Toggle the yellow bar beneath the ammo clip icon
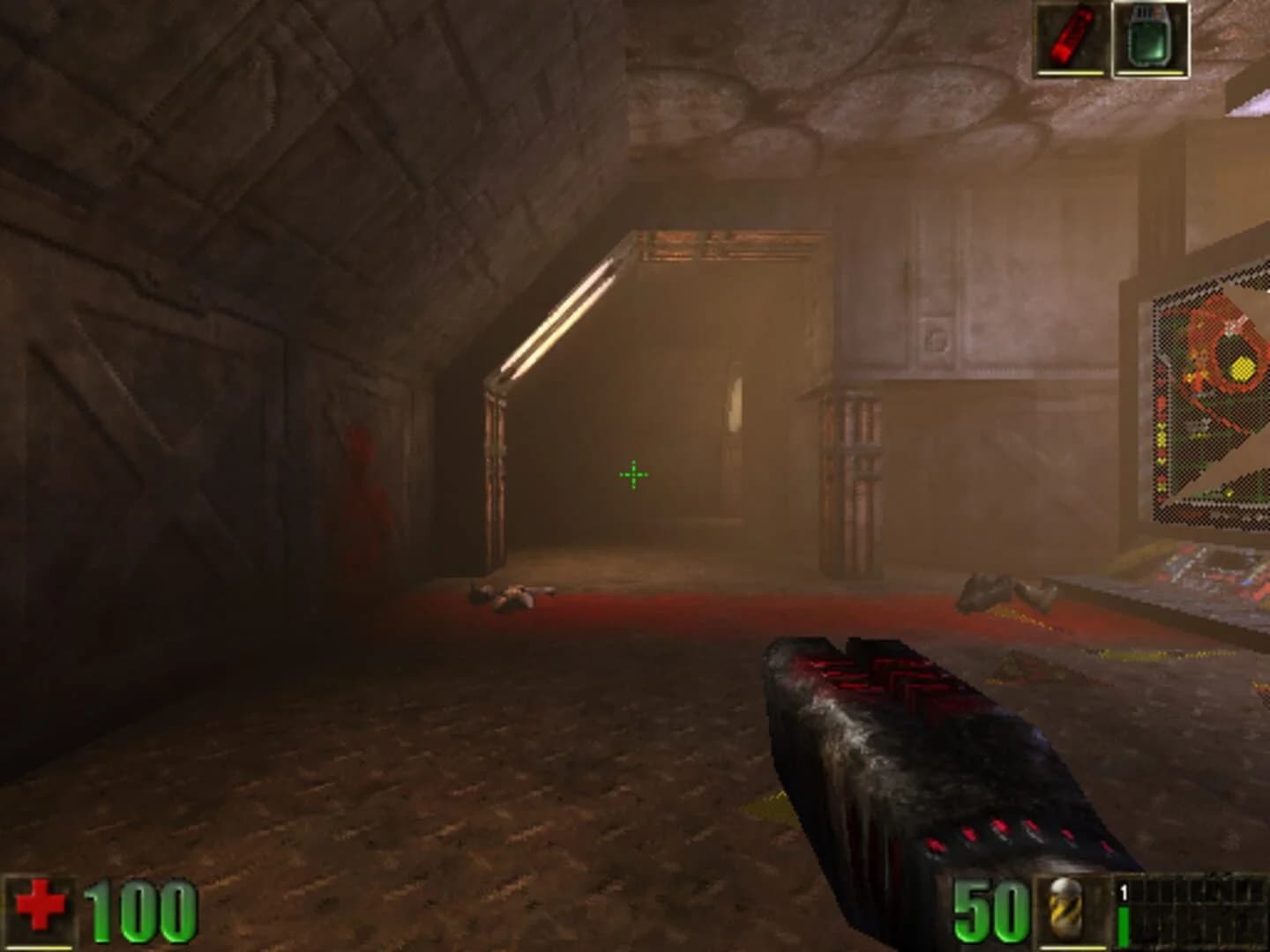1270x952 pixels. (1072, 948)
